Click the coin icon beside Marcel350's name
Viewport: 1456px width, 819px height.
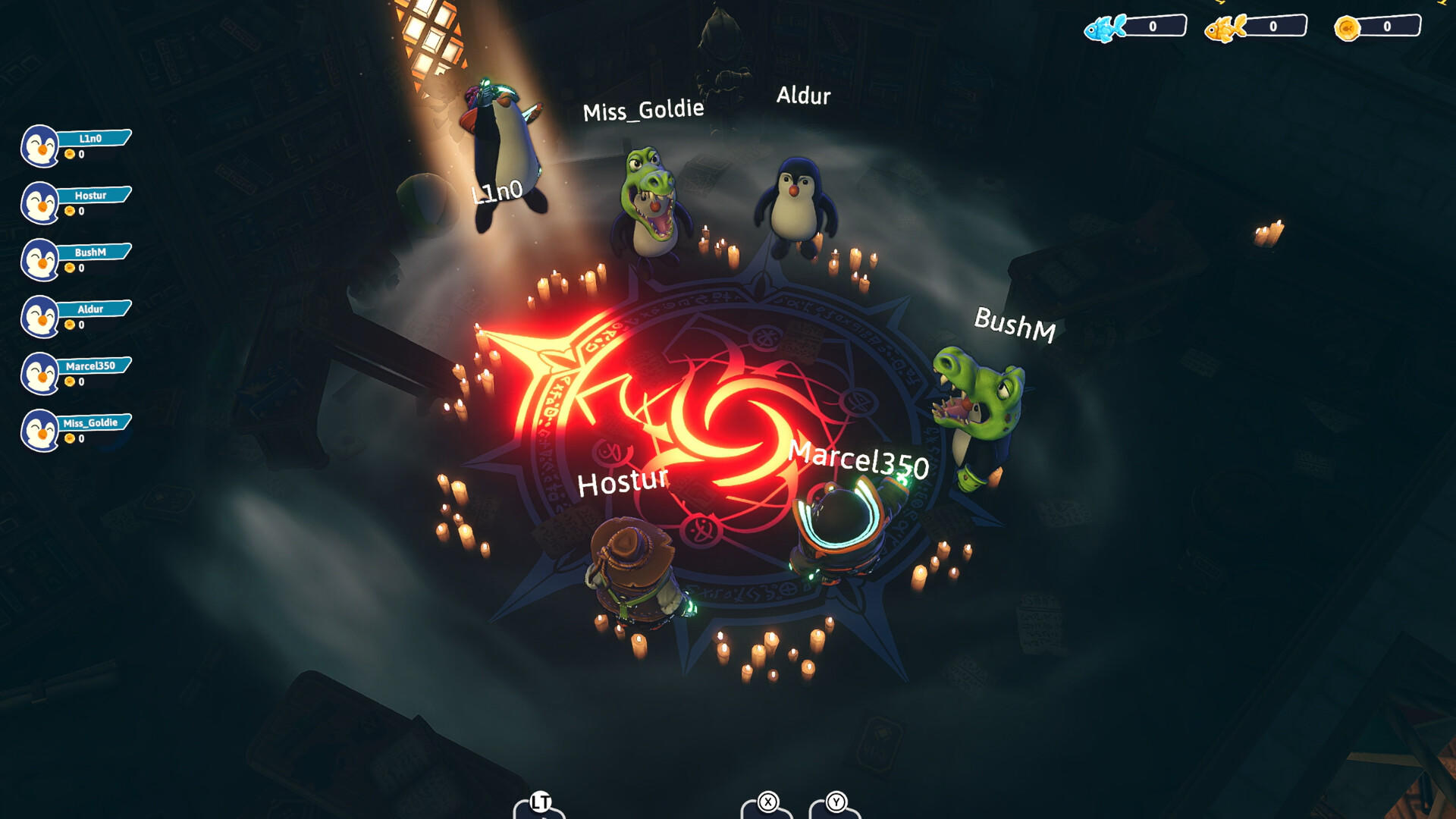pyautogui.click(x=70, y=382)
